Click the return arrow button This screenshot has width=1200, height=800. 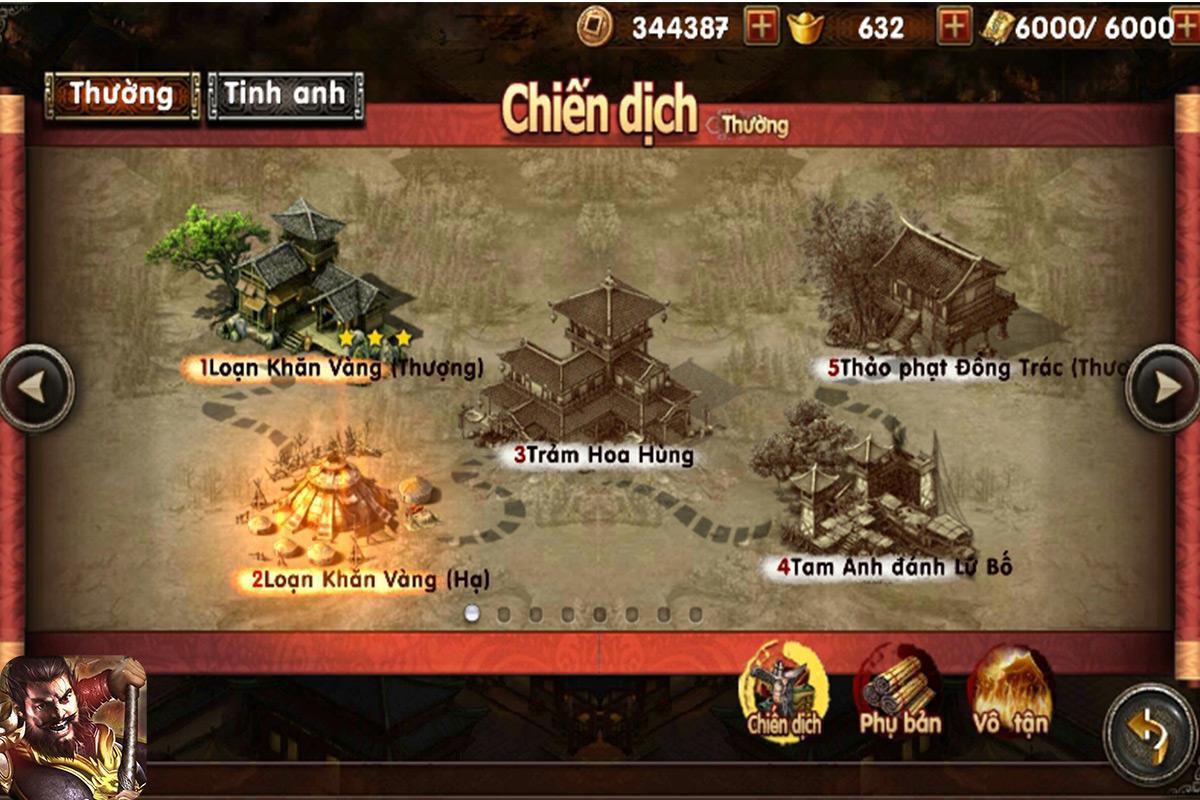[x=1150, y=733]
